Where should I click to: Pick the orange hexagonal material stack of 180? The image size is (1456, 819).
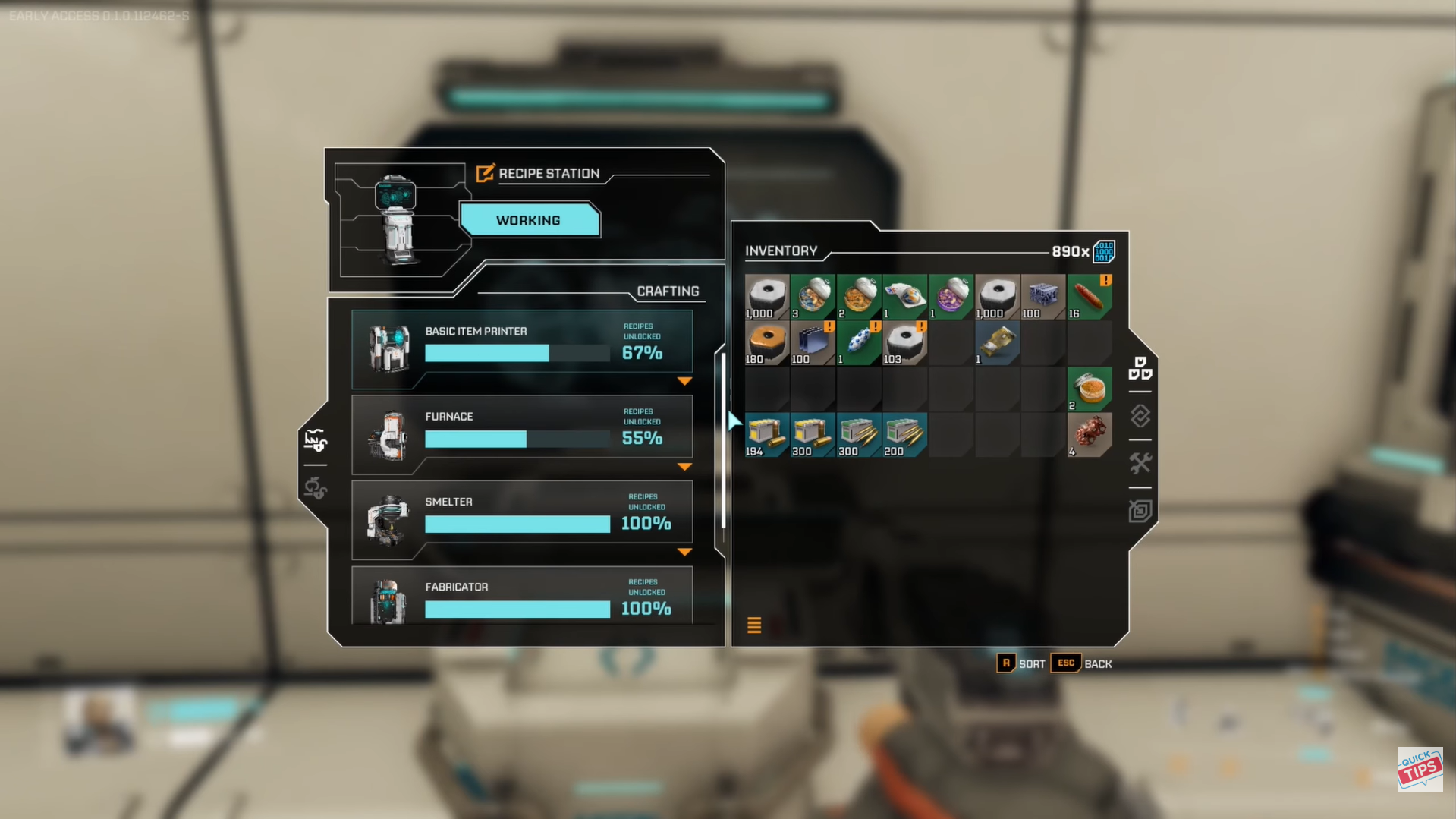coord(766,343)
